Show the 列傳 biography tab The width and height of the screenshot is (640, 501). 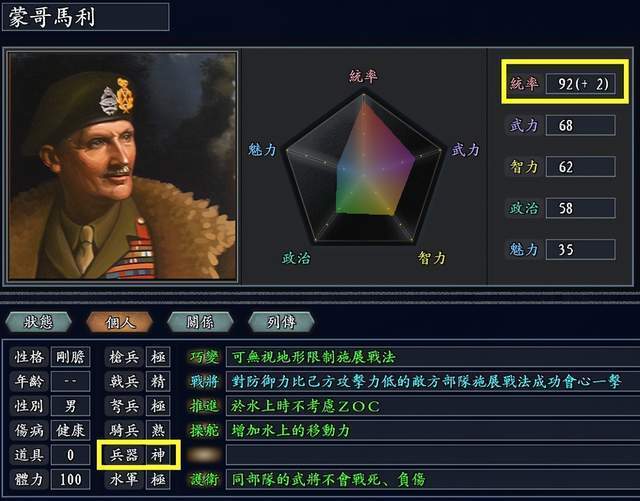pyautogui.click(x=279, y=321)
